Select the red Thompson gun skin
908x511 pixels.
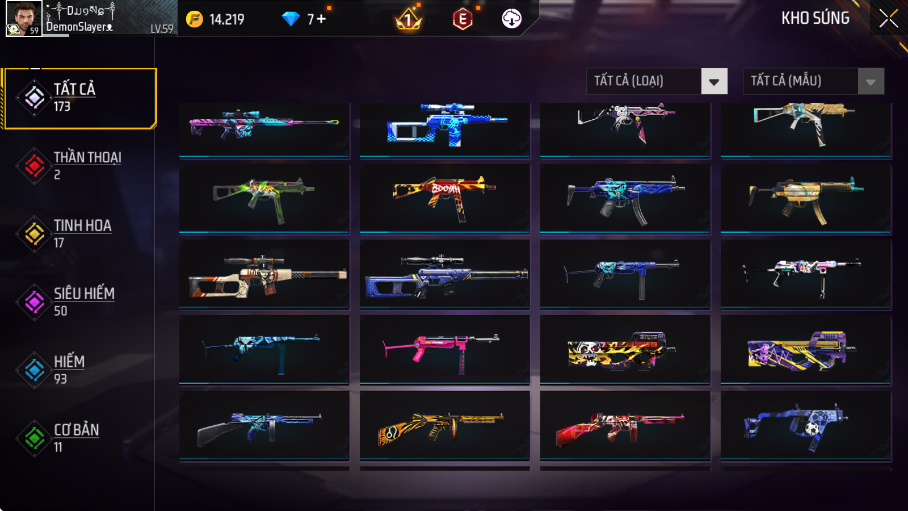[x=624, y=424]
